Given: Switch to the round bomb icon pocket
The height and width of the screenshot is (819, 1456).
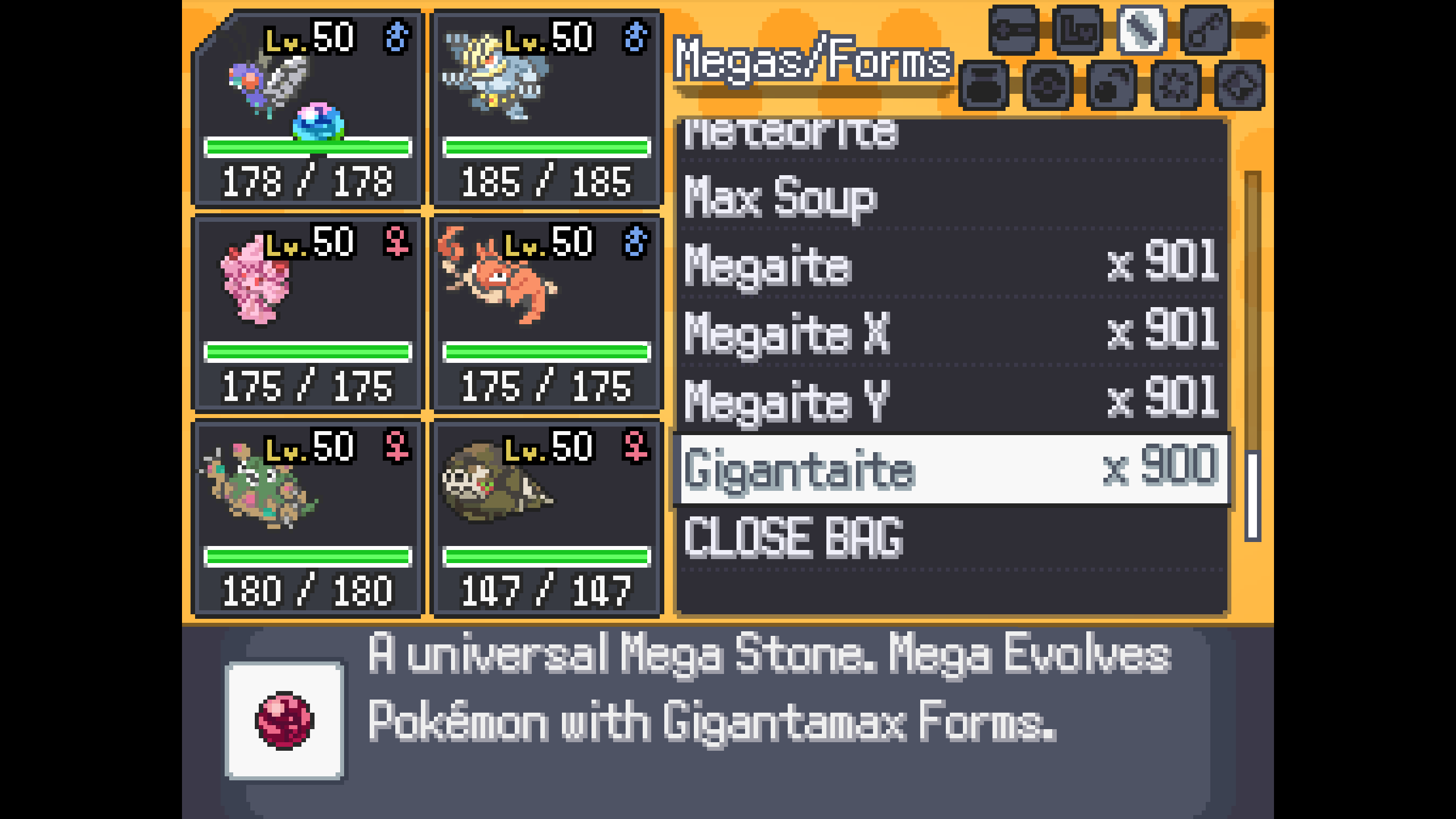Looking at the screenshot, I should 1111,85.
